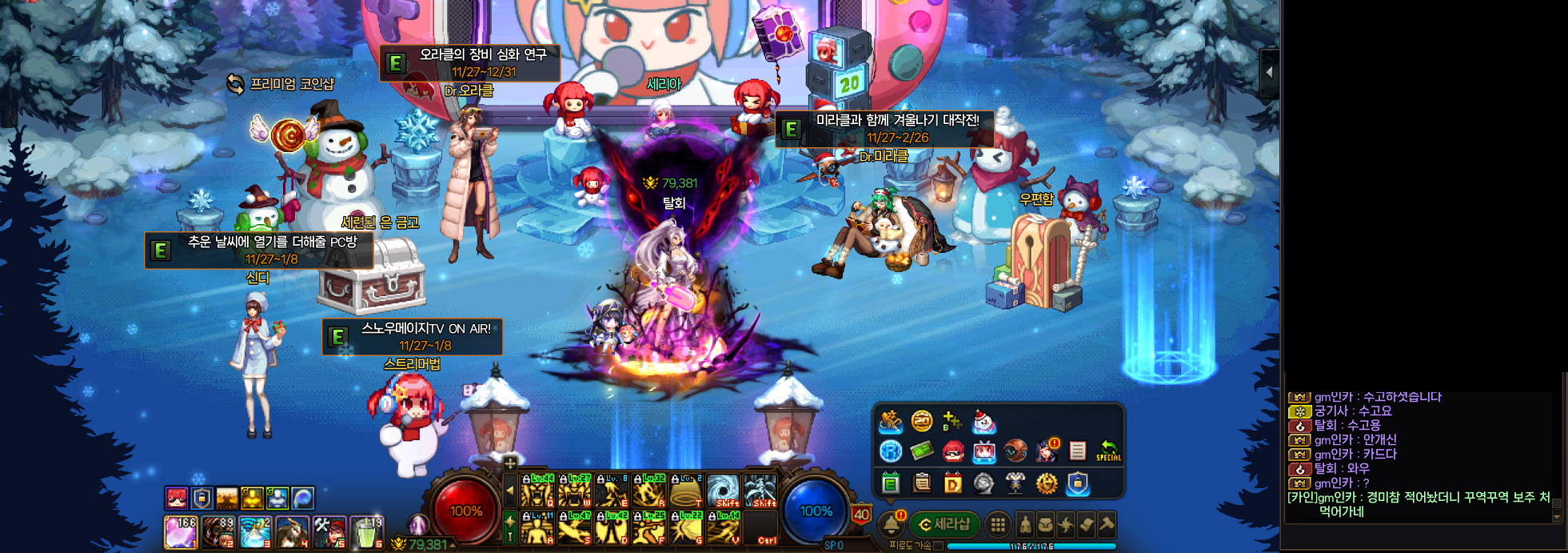Open the 스노우메이지TV ON AIR! event banner
Image resolution: width=1568 pixels, height=553 pixels.
pos(413,337)
